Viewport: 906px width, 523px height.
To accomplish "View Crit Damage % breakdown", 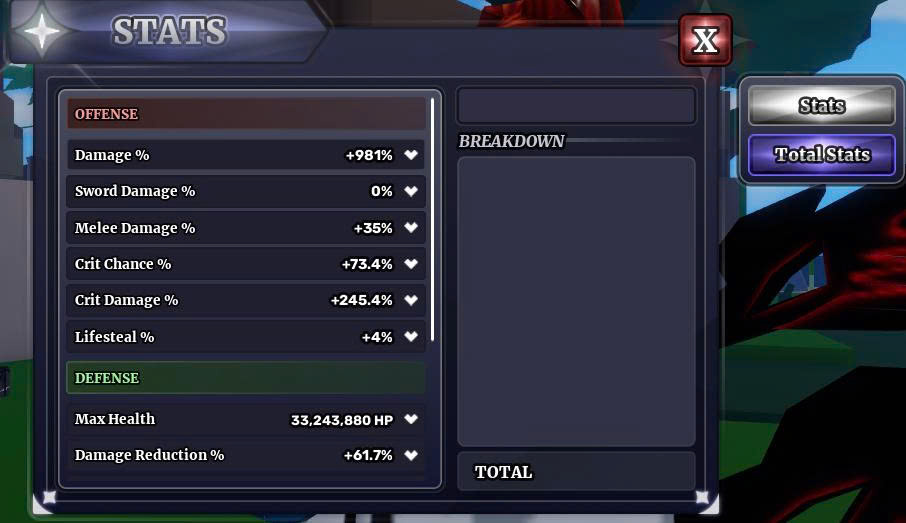I will (x=411, y=300).
